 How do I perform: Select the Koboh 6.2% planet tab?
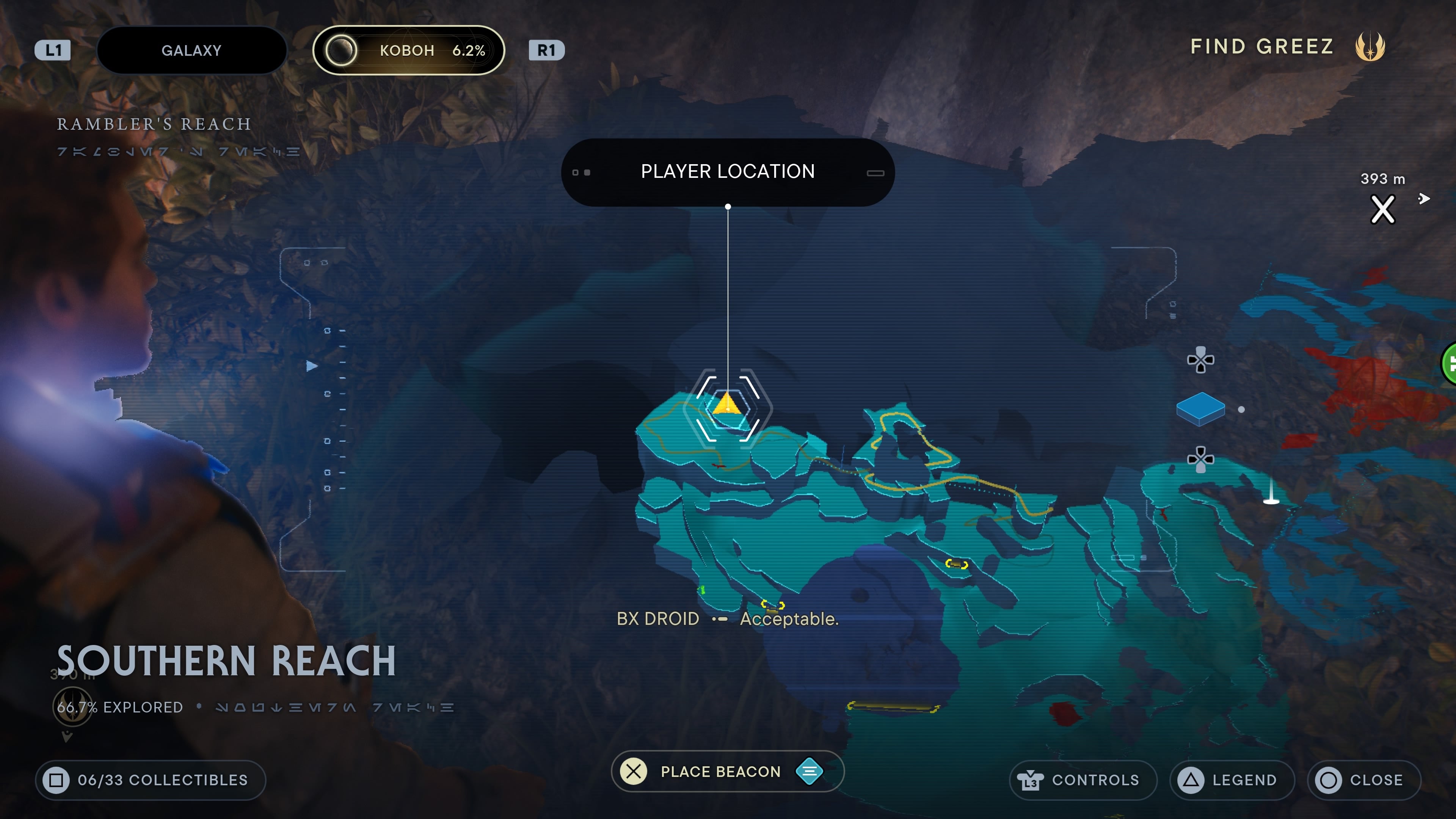tap(408, 50)
